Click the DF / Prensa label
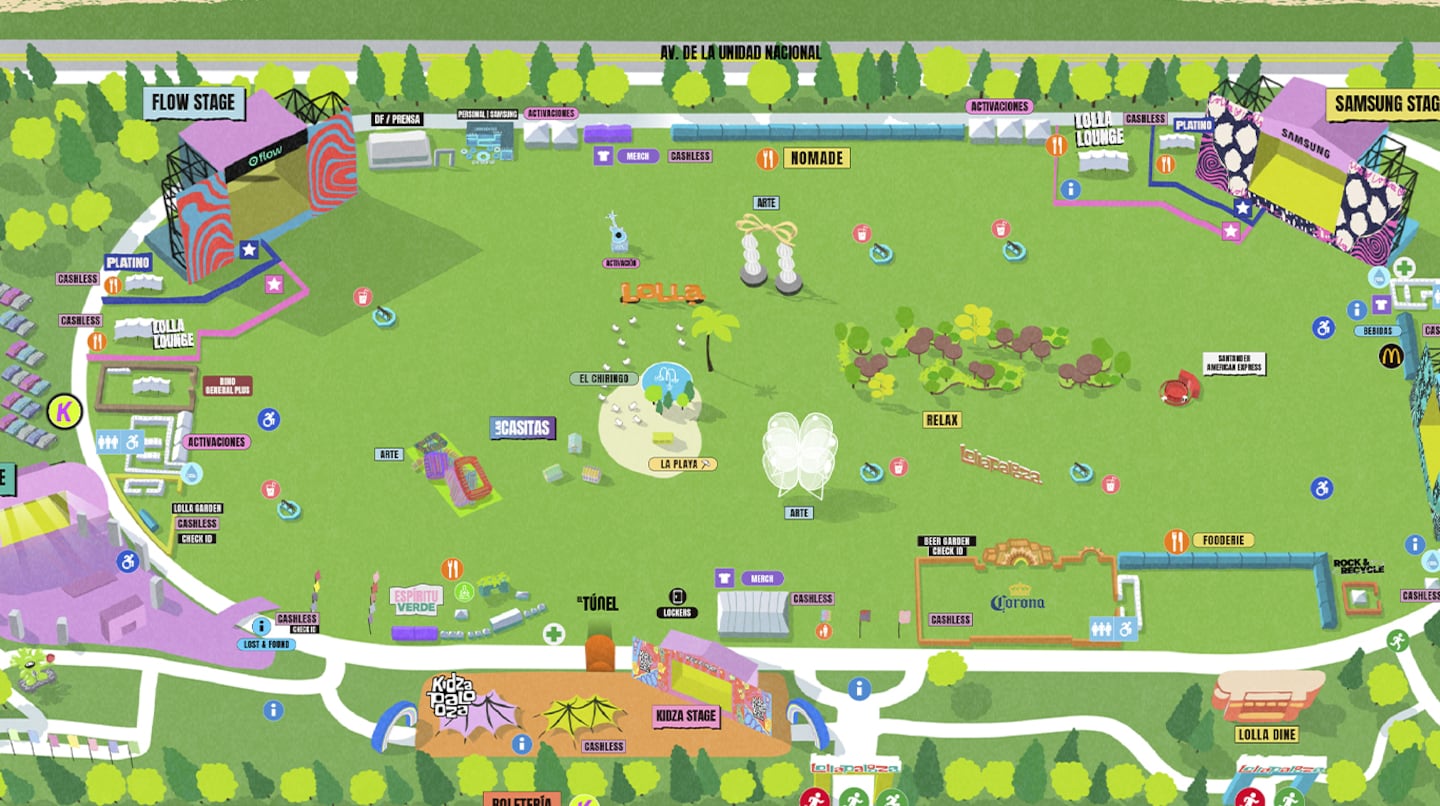The height and width of the screenshot is (806, 1440). coord(396,119)
